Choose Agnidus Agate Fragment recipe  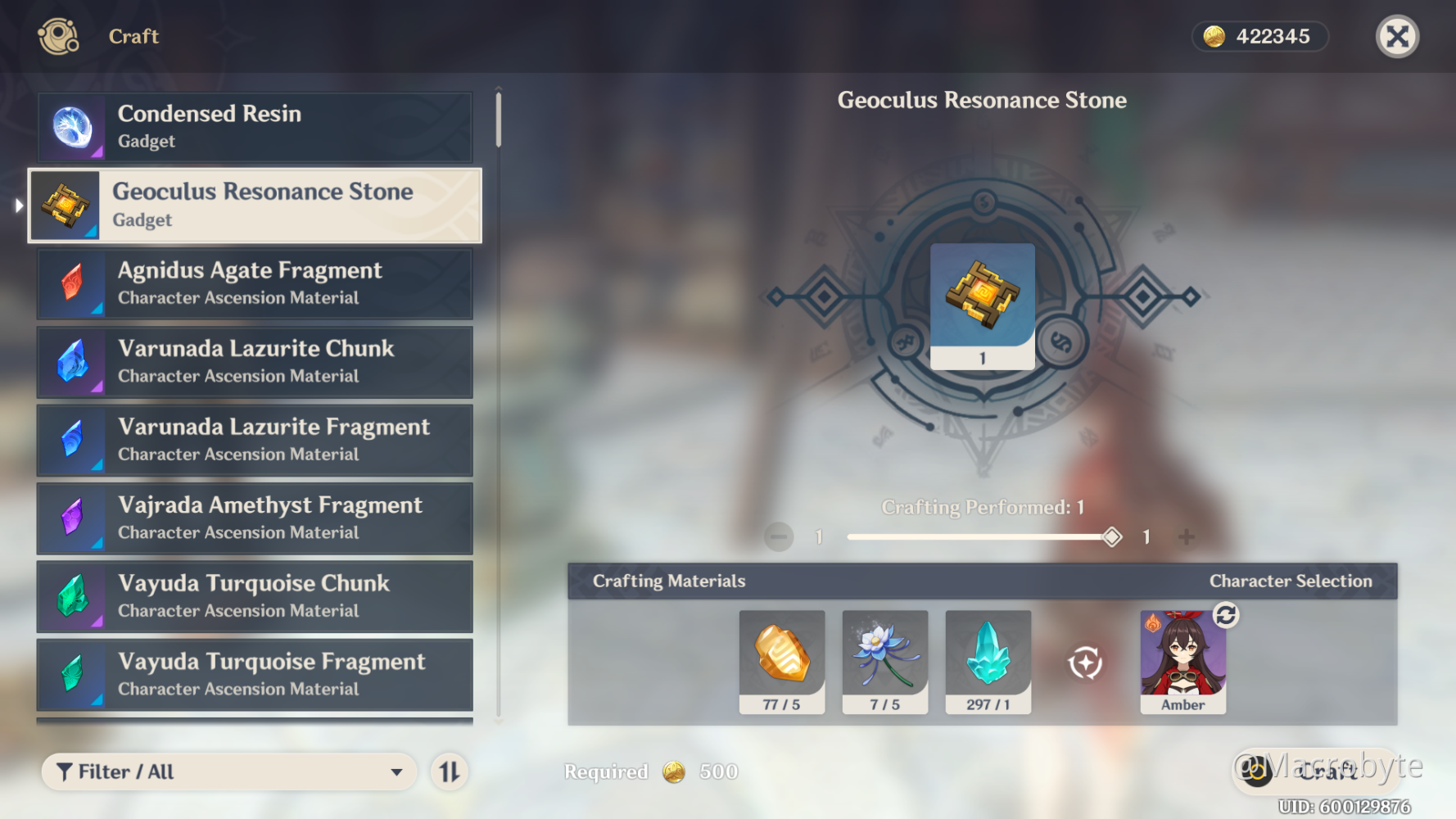click(255, 283)
